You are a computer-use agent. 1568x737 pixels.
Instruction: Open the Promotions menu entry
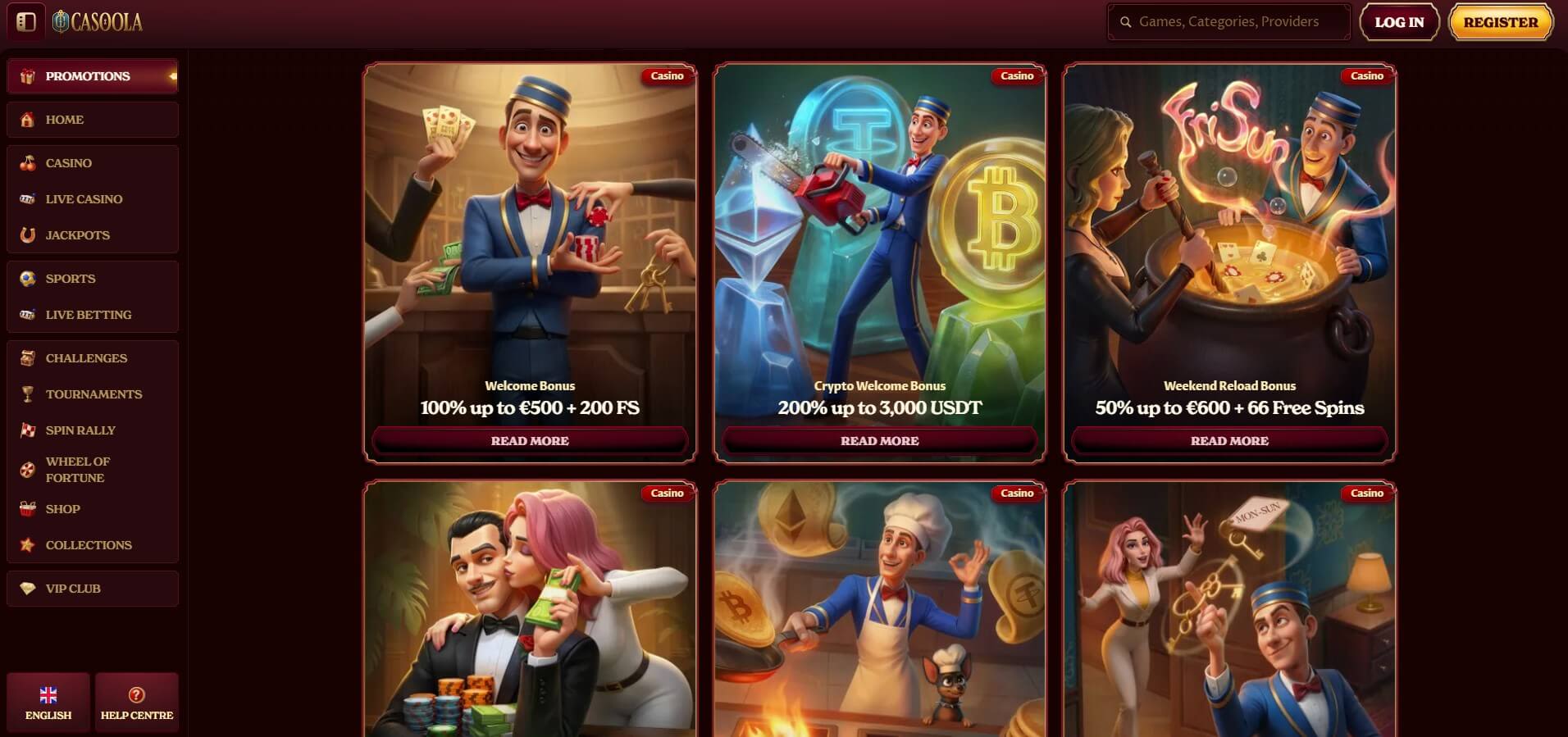tap(88, 76)
